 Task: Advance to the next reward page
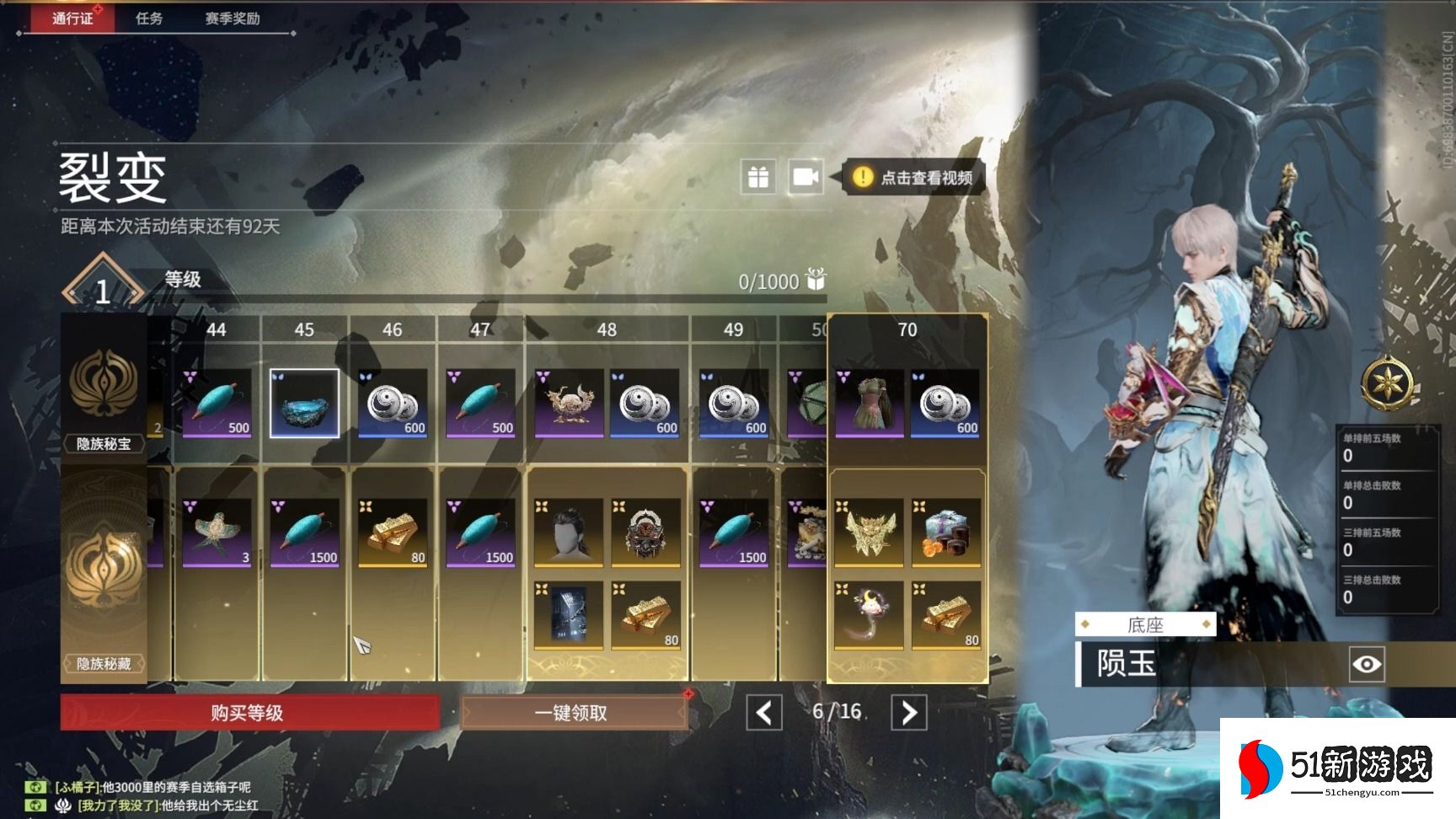coord(909,713)
